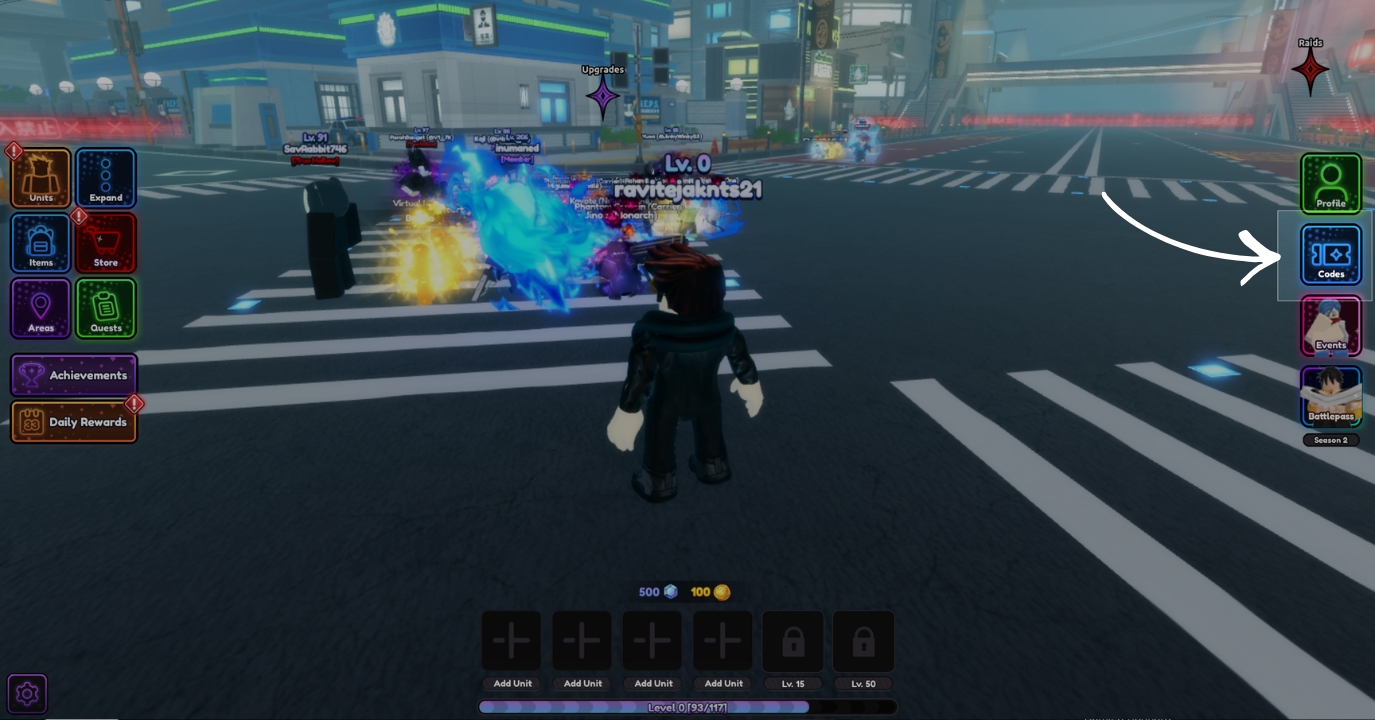
Task: Click the Lv. 50 locked unit slot
Action: pos(863,640)
